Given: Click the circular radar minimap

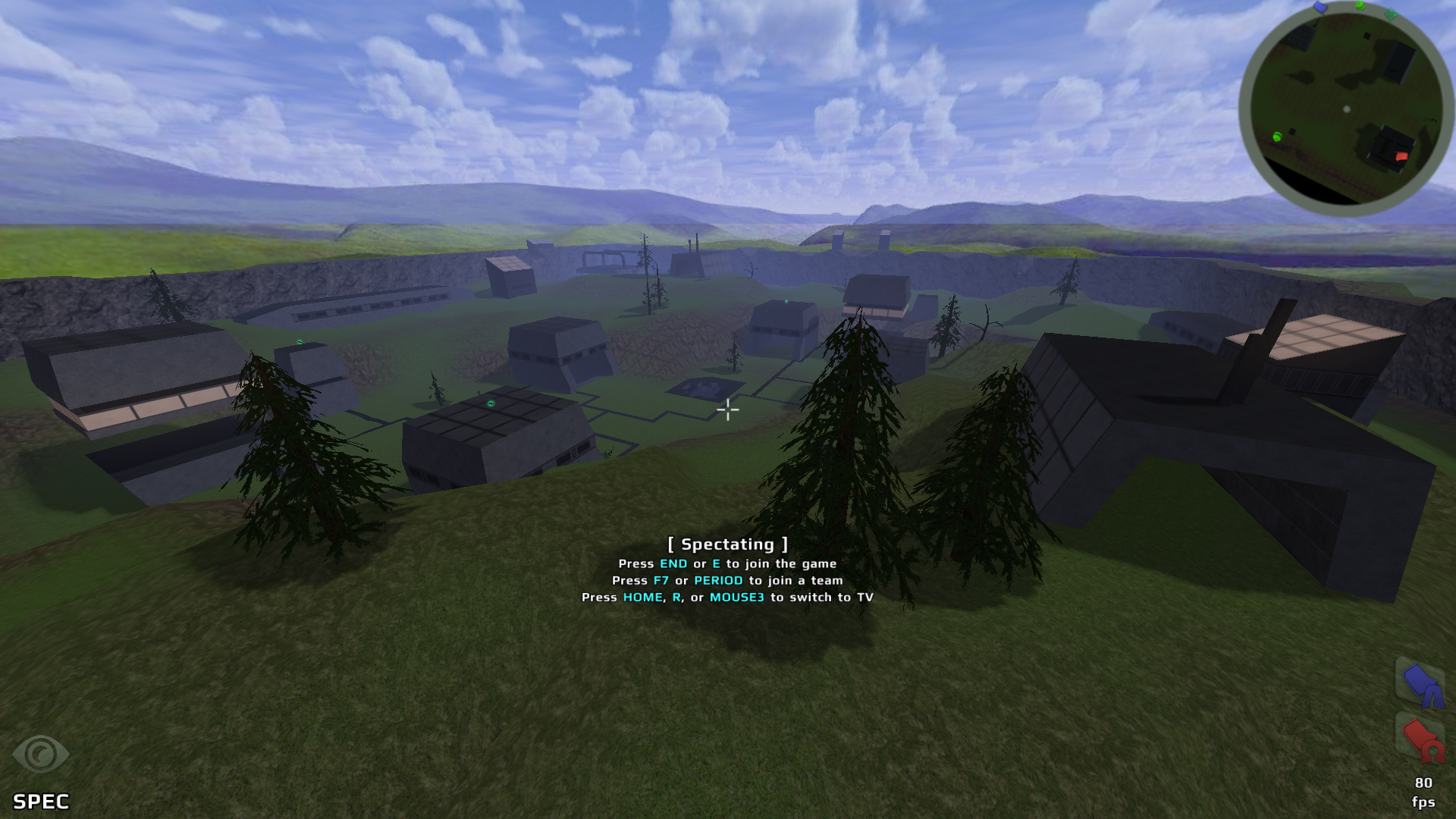Looking at the screenshot, I should [1346, 108].
